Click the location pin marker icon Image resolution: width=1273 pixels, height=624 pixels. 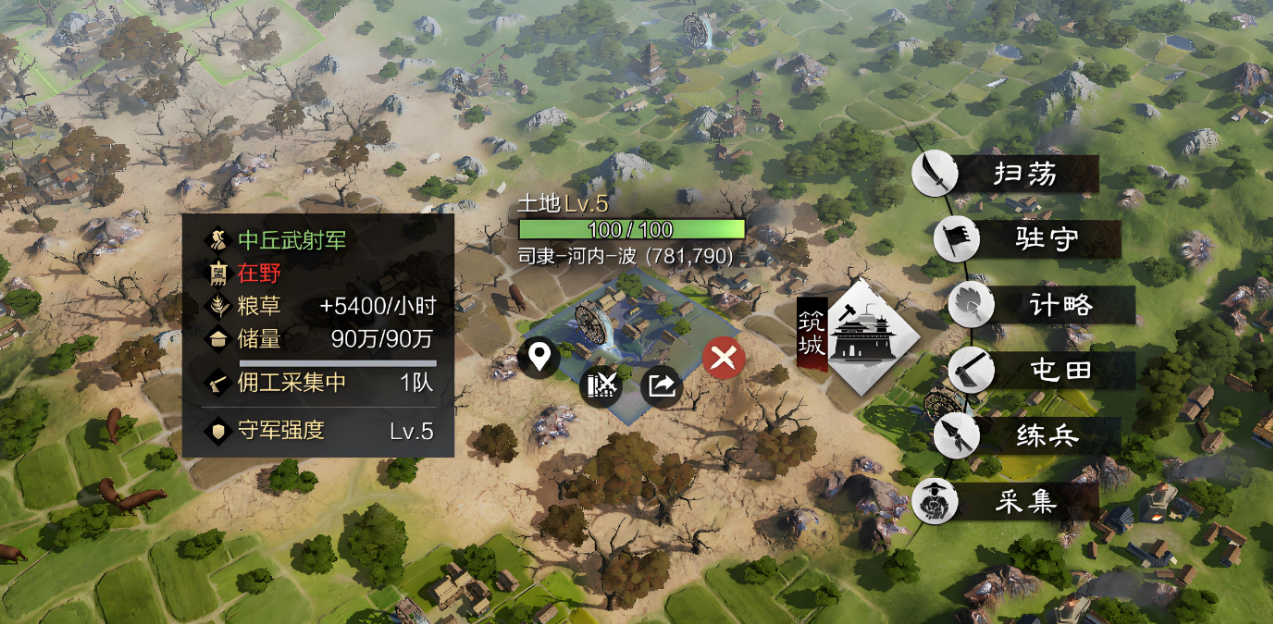pyautogui.click(x=539, y=357)
